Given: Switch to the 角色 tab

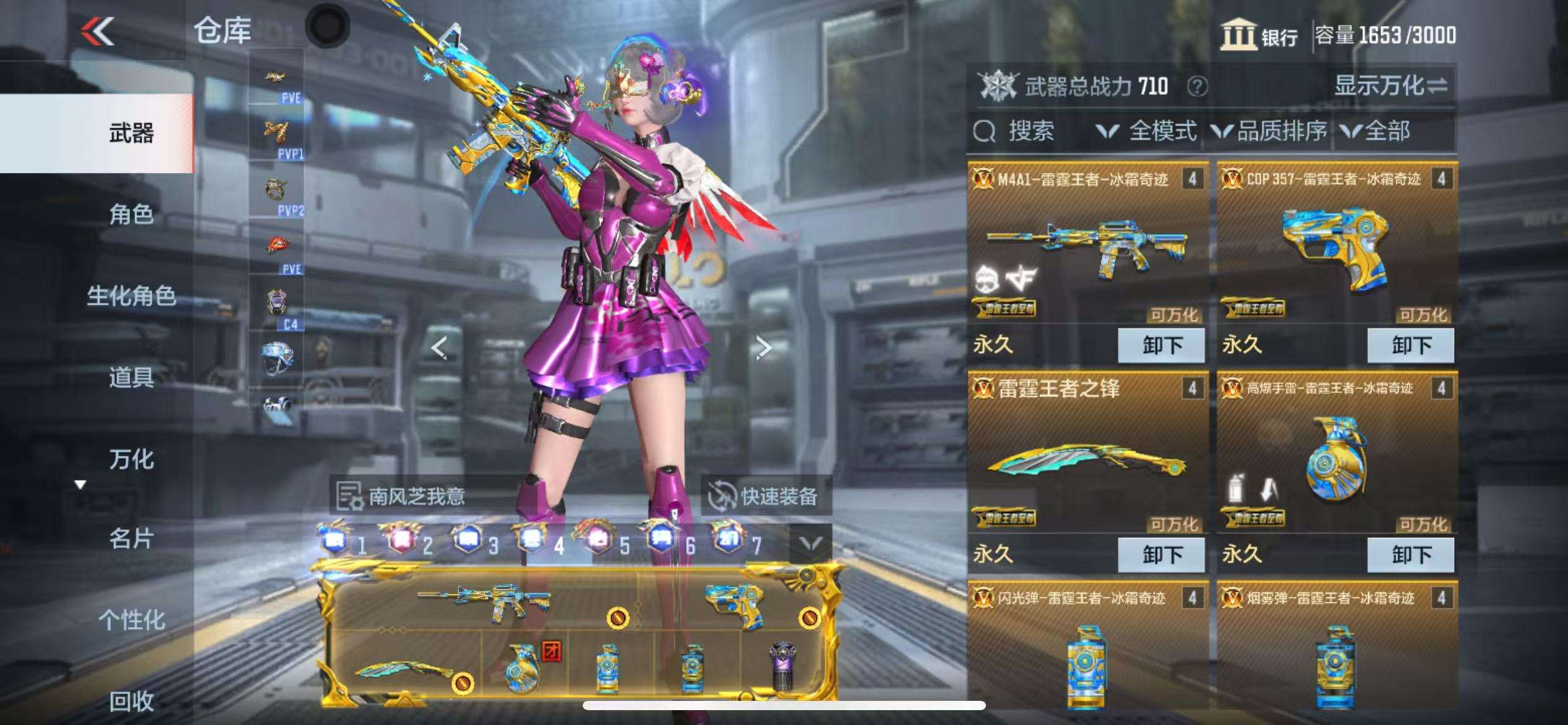Looking at the screenshot, I should coord(131,214).
